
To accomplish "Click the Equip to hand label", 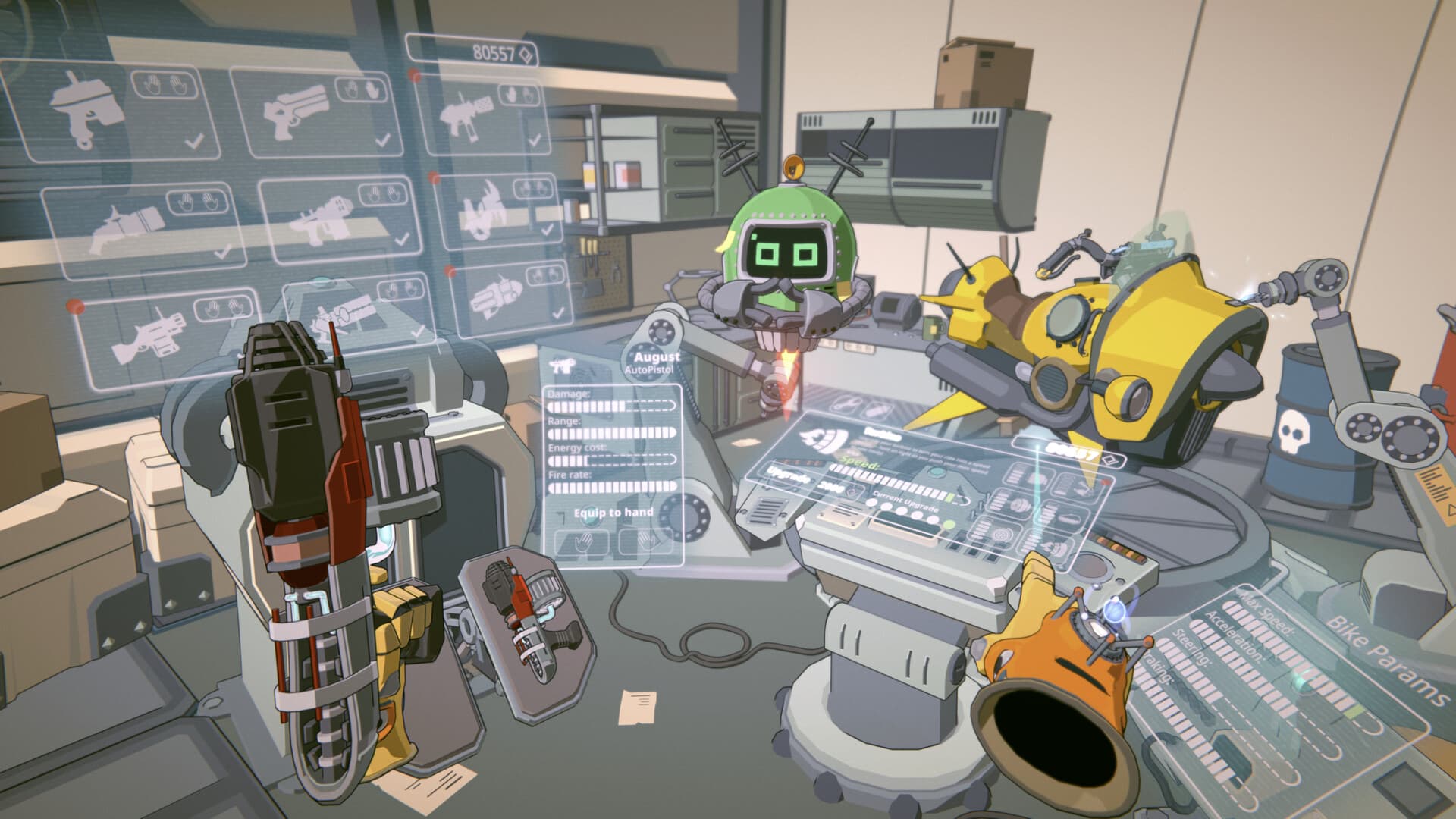I will point(614,513).
